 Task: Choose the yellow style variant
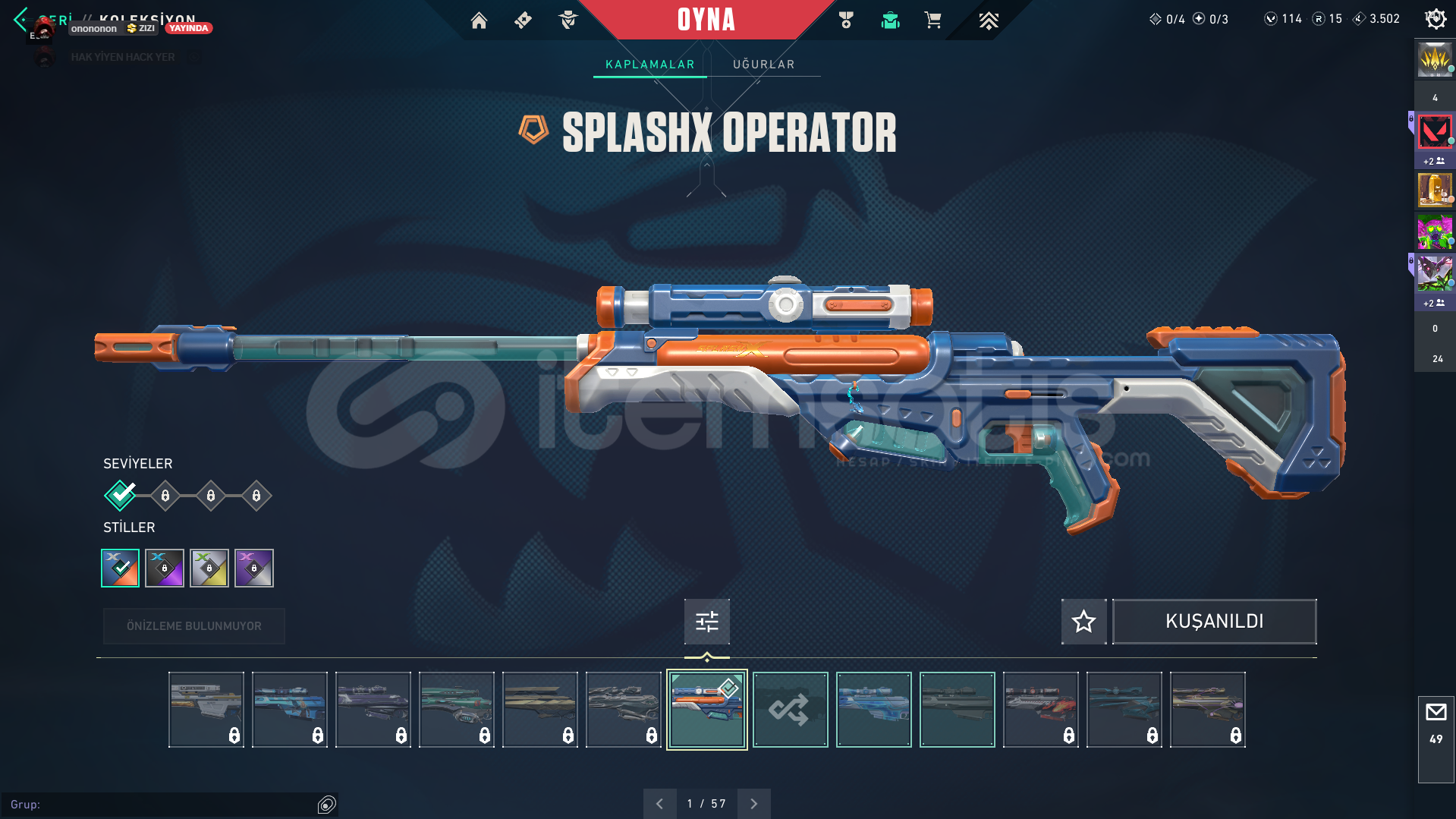click(x=209, y=568)
